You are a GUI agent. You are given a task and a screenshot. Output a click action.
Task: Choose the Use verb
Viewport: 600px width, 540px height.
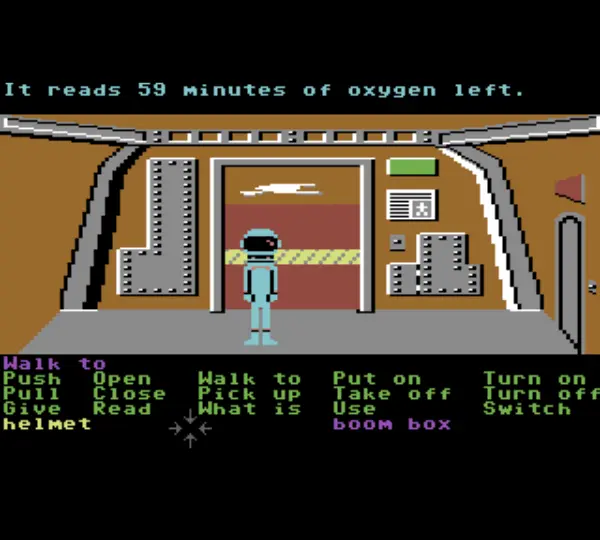pyautogui.click(x=355, y=409)
